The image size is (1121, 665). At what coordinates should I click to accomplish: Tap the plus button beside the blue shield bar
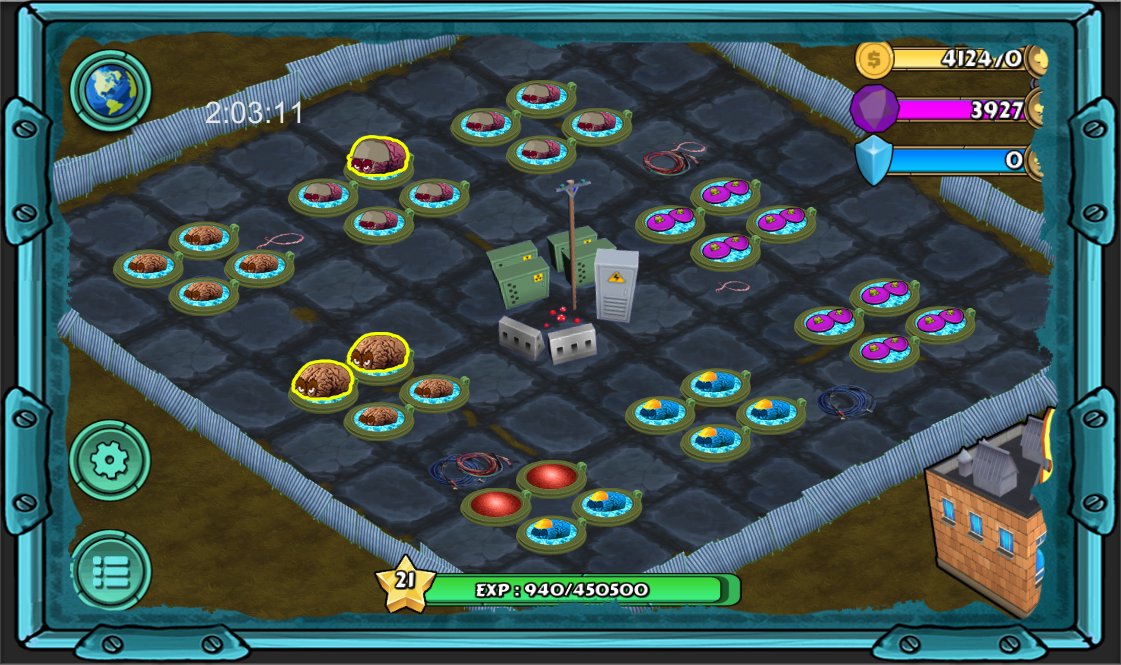click(x=1036, y=160)
